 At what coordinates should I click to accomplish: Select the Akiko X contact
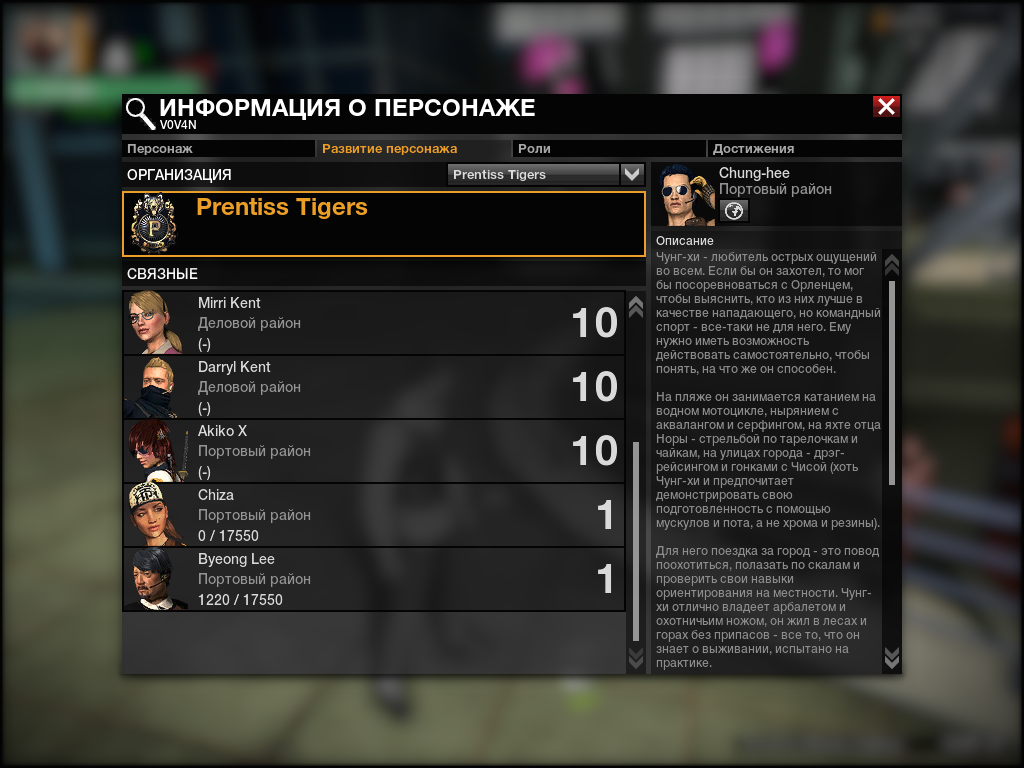(x=374, y=451)
